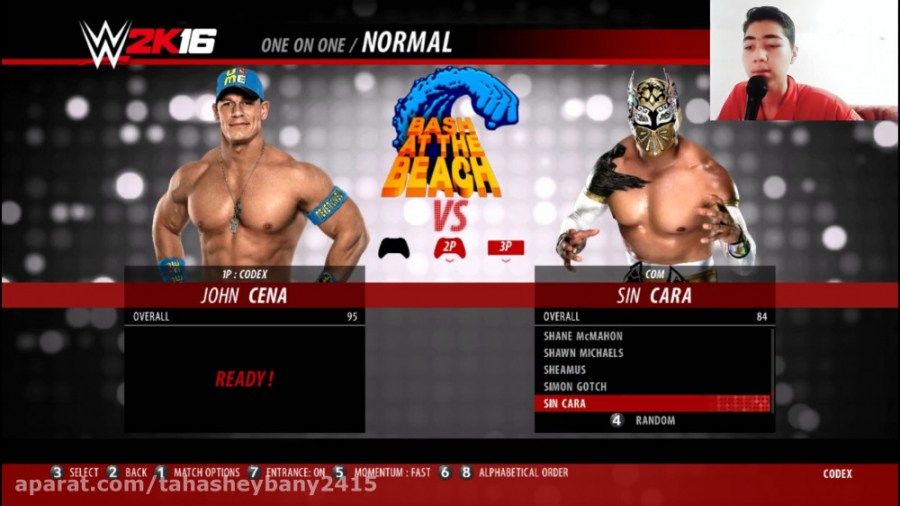900x506 pixels.
Task: Select Simon Gotch in the list
Action: 575,387
